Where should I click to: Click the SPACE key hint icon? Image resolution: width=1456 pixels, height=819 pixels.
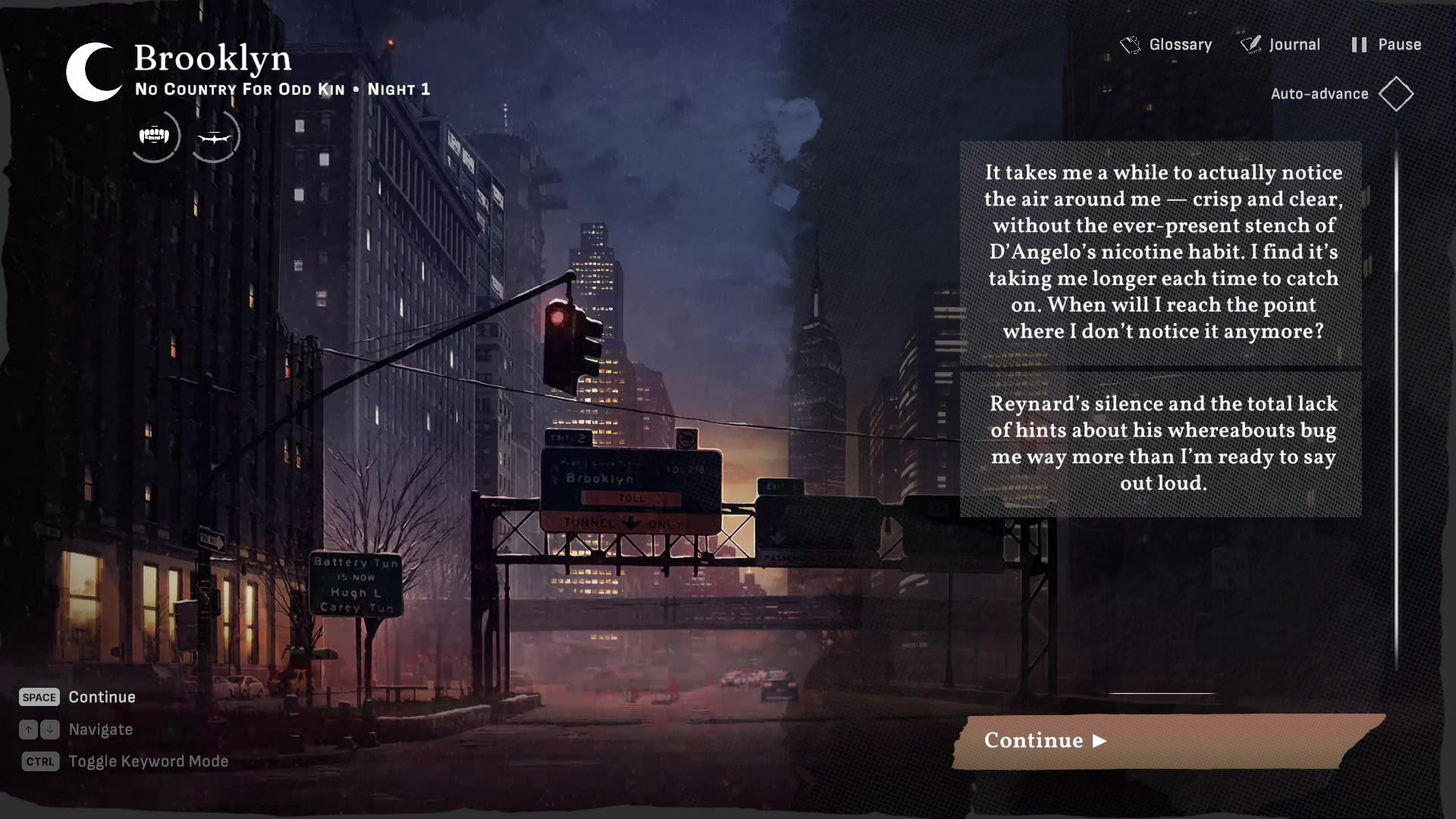39,697
